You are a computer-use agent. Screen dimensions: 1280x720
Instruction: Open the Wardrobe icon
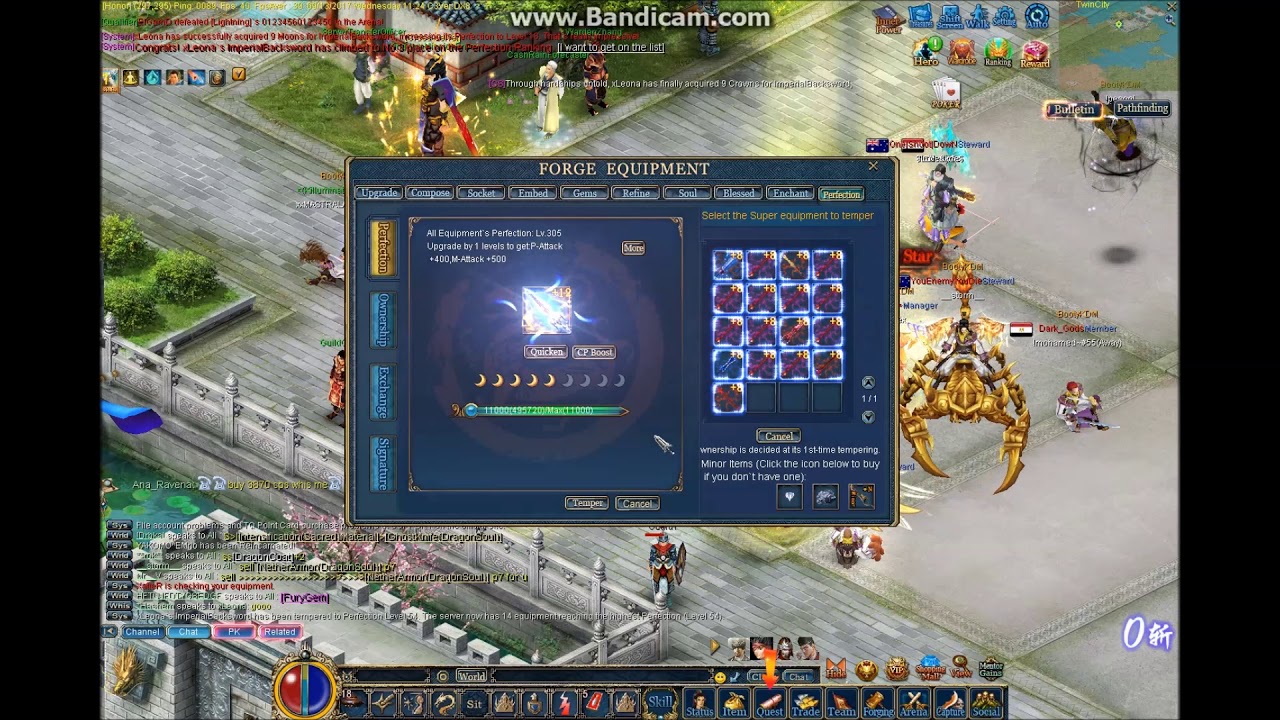coord(960,50)
